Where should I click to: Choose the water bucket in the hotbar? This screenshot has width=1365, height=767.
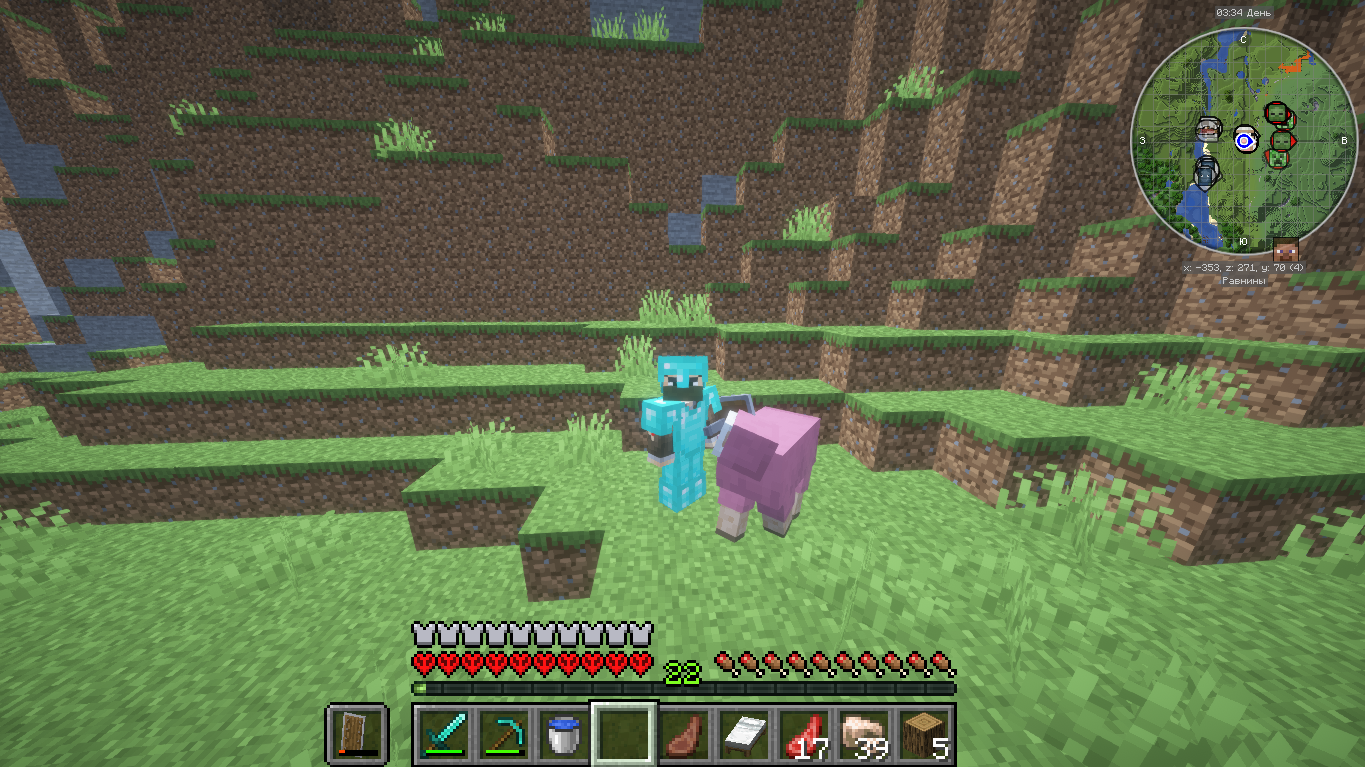point(562,734)
